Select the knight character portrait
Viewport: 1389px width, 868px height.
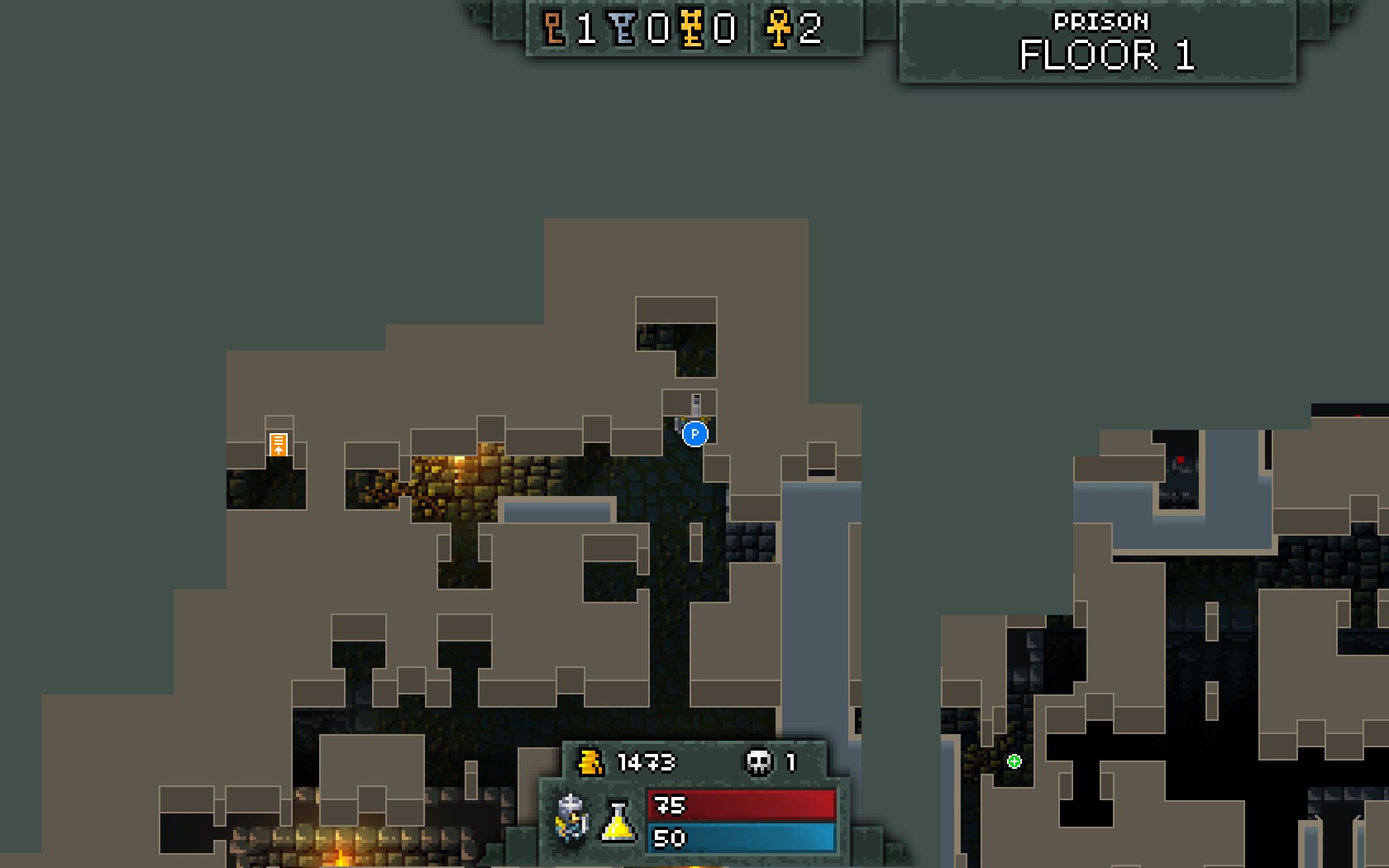[572, 818]
